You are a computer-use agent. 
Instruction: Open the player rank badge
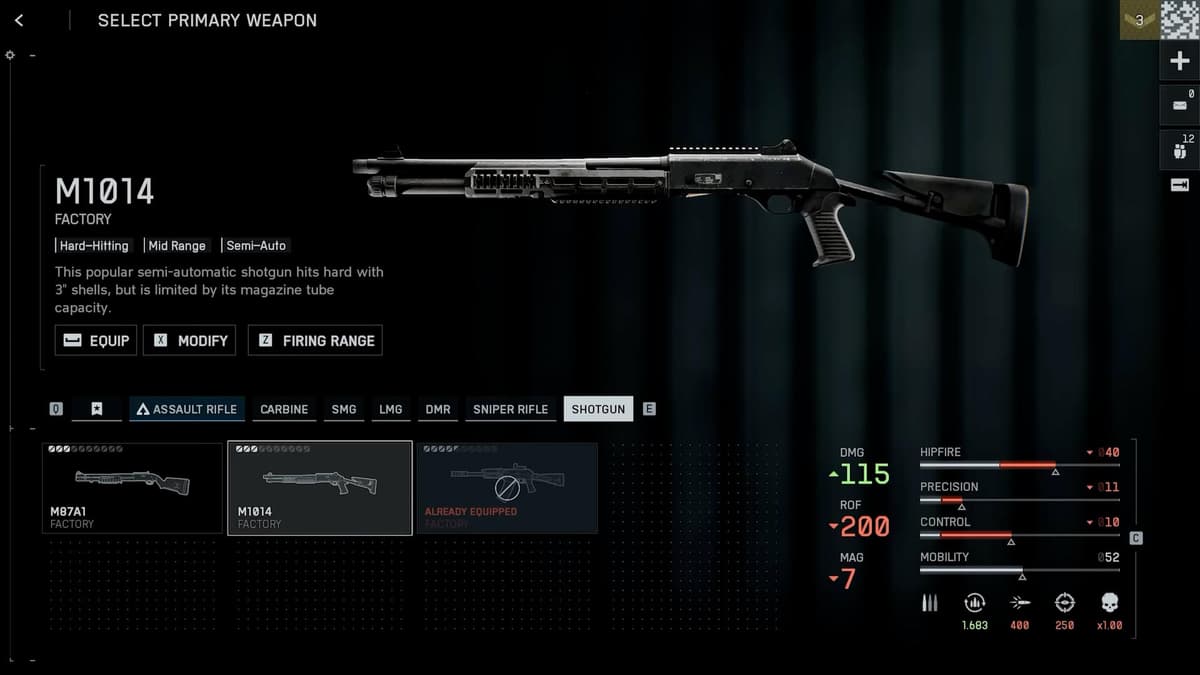pos(1139,20)
